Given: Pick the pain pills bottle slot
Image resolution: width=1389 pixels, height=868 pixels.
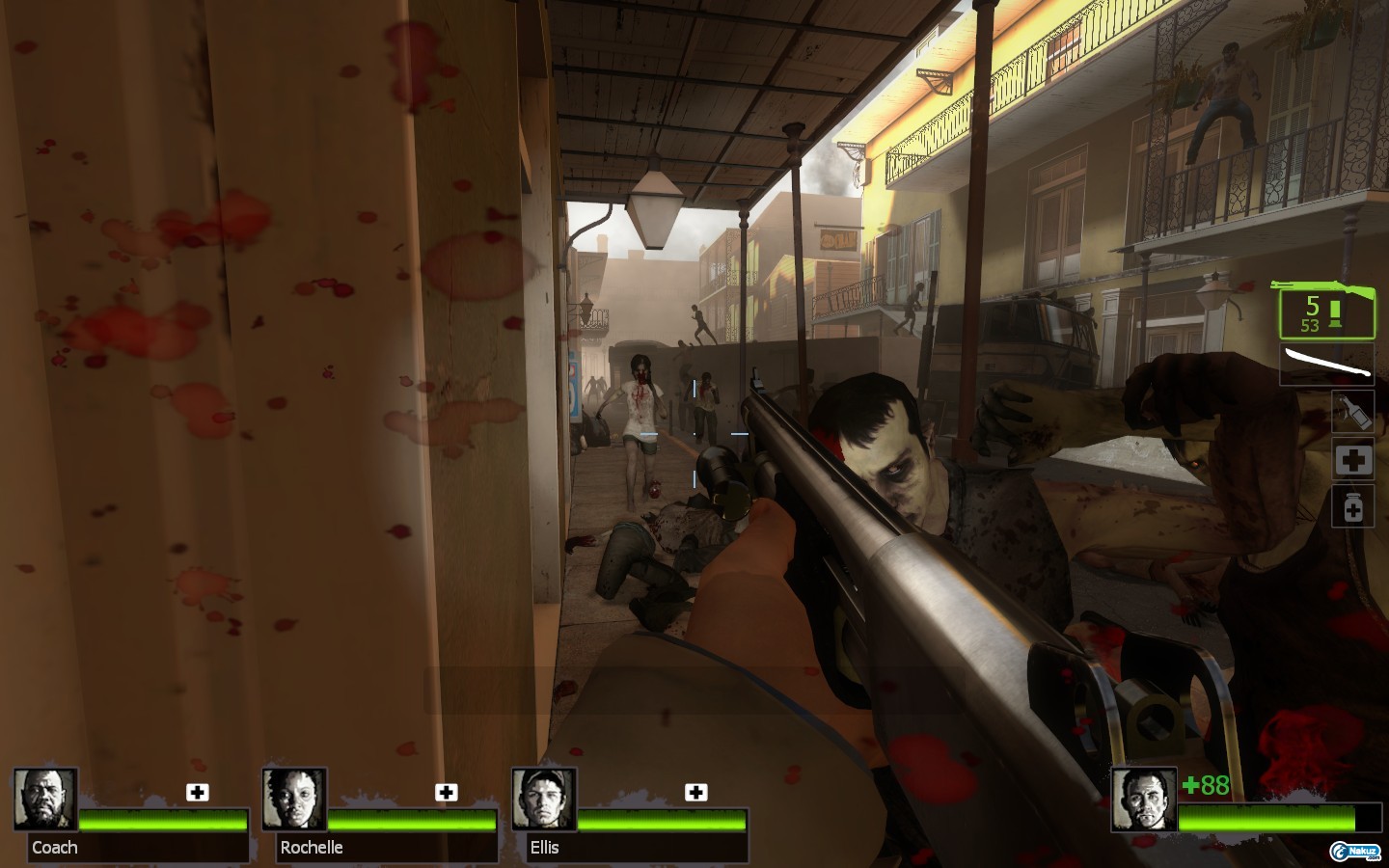Looking at the screenshot, I should 1353,507.
